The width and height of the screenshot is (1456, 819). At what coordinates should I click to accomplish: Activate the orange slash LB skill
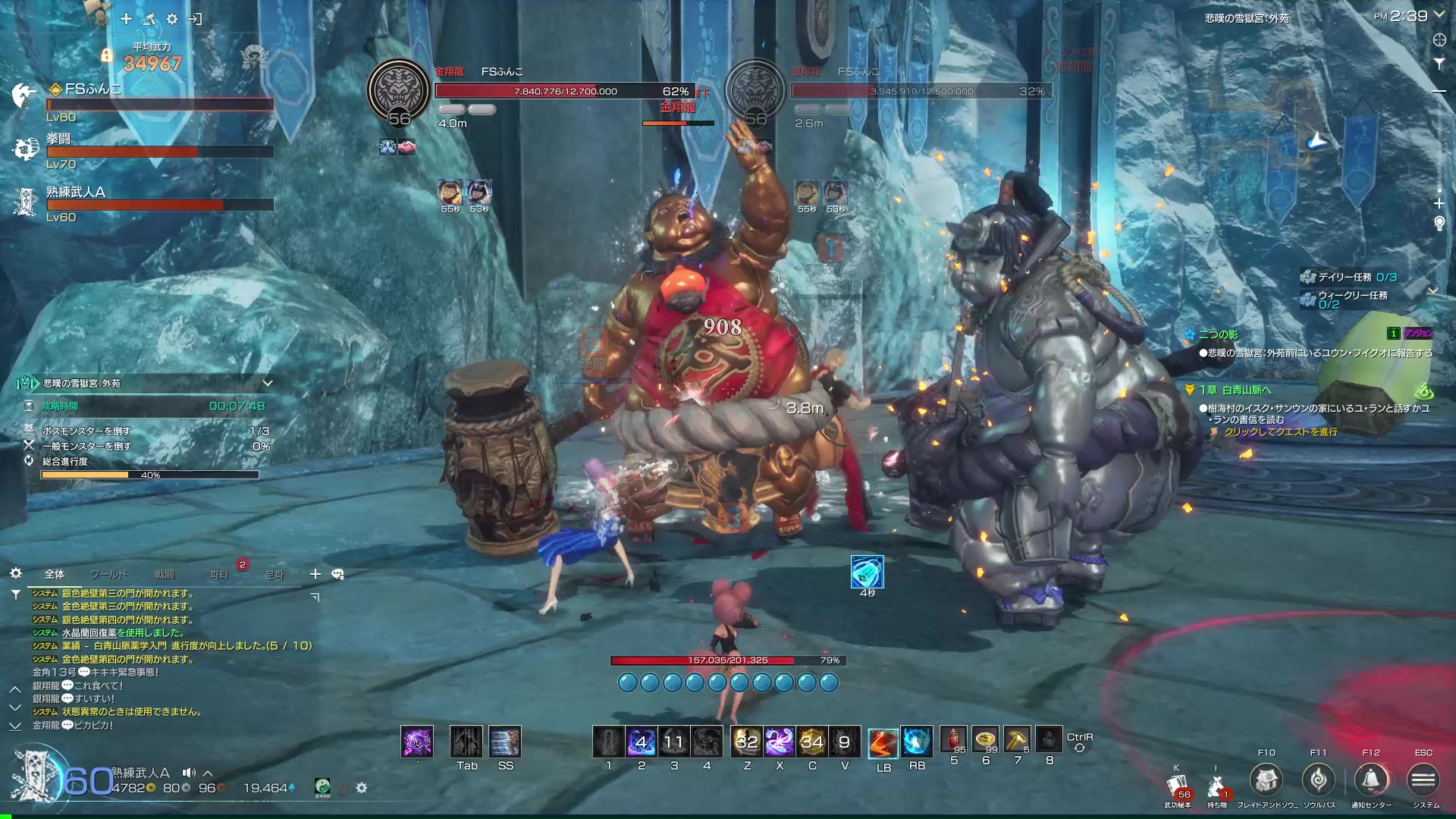coord(883,742)
